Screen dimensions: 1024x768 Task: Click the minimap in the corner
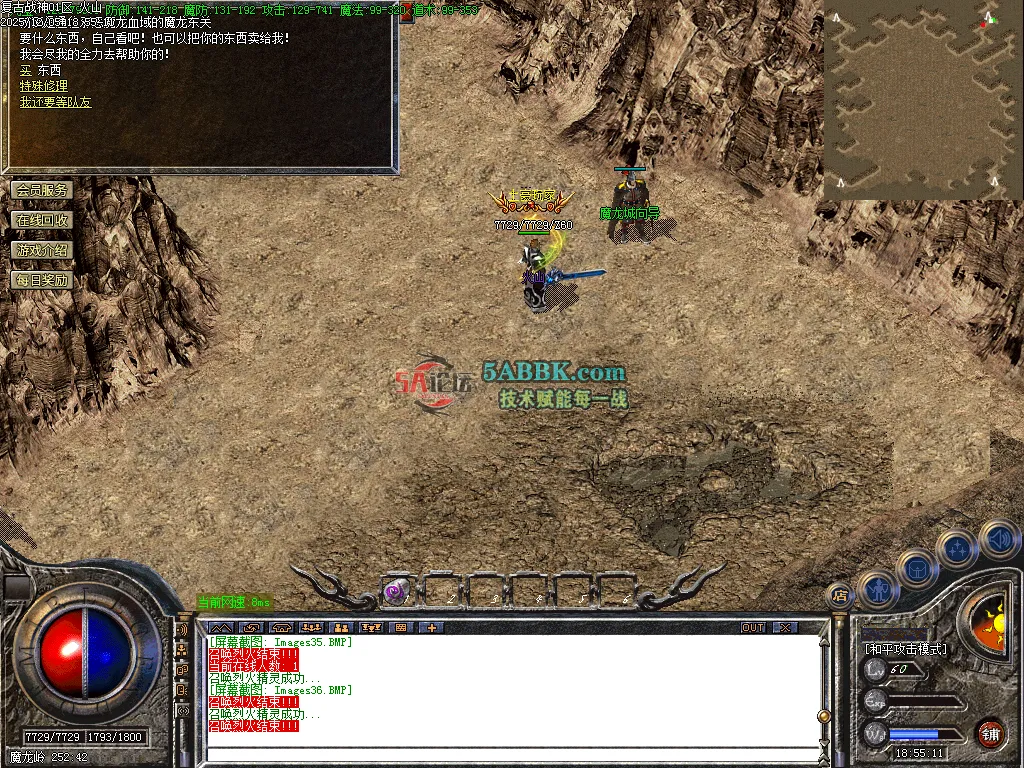point(918,100)
